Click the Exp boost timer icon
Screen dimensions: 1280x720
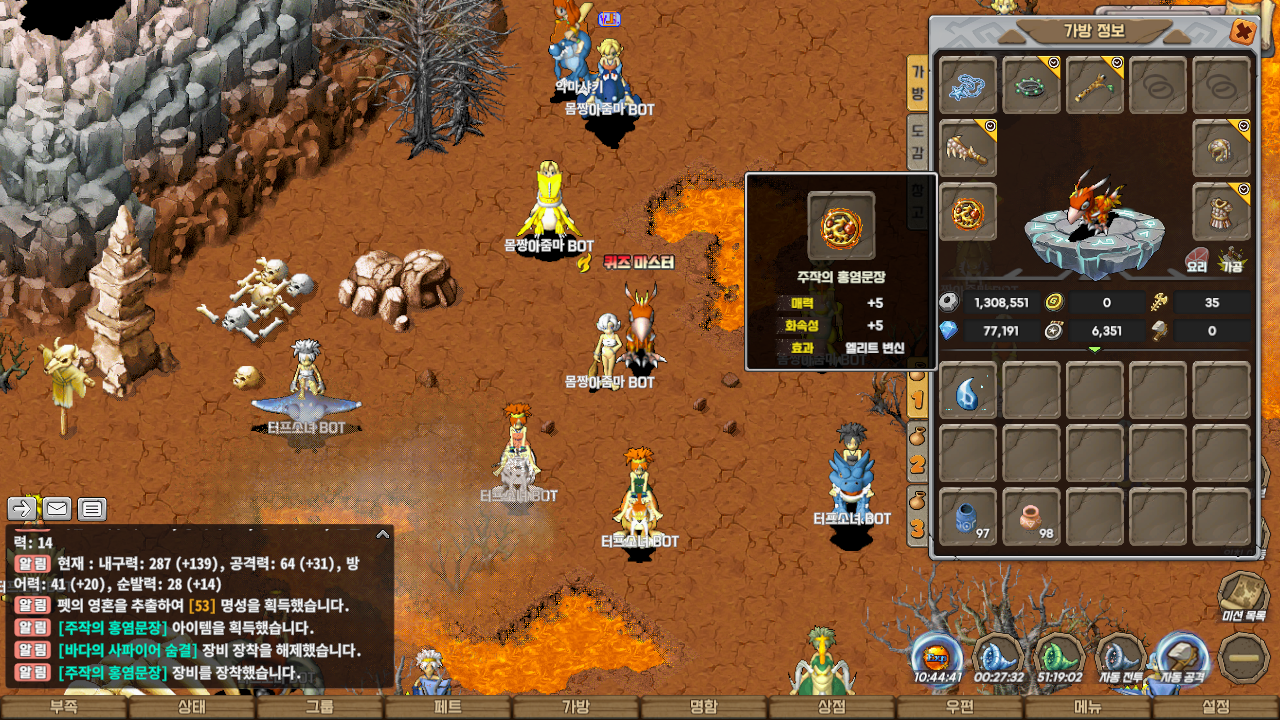(938, 659)
